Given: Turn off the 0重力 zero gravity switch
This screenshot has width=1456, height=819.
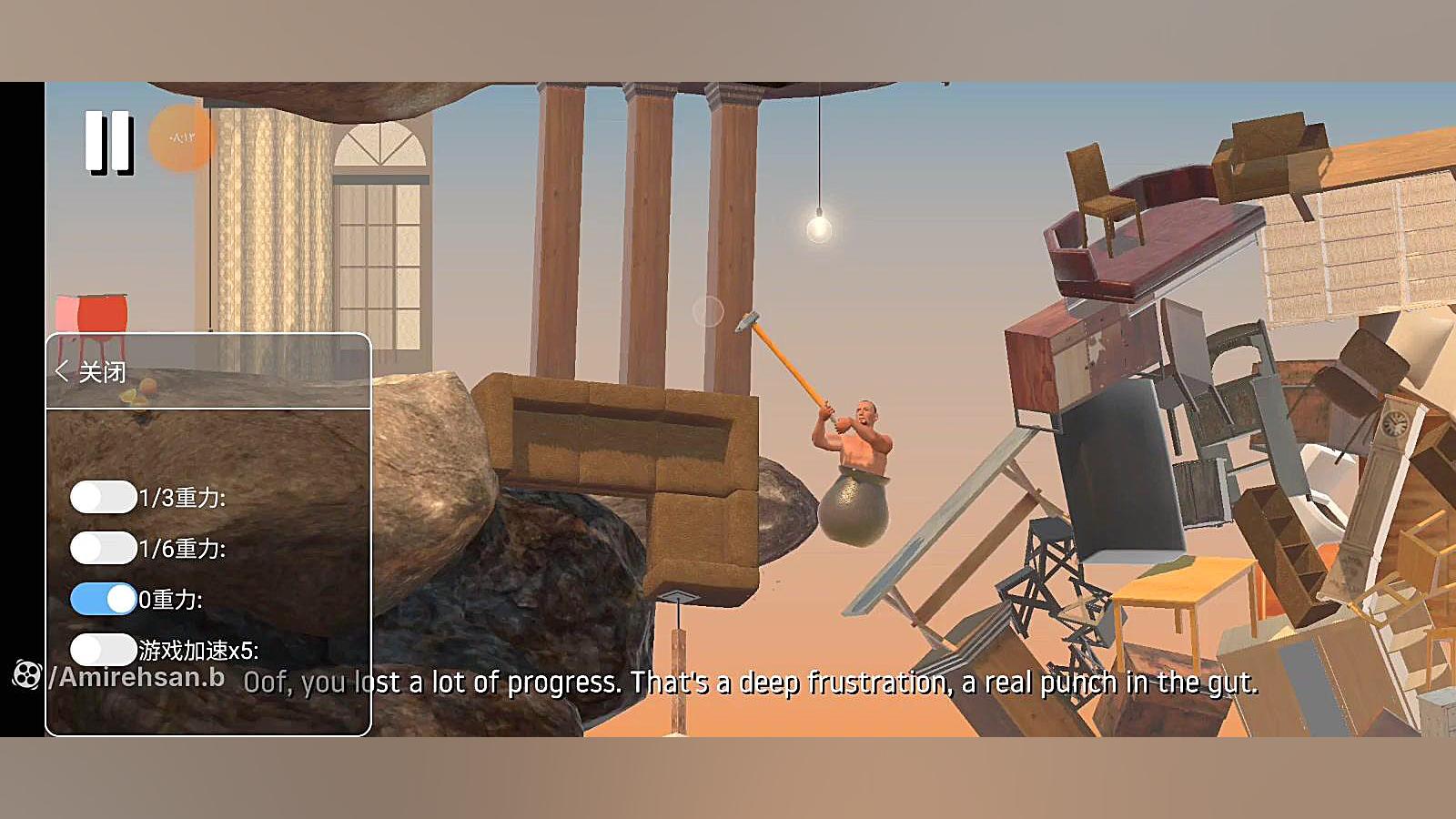Looking at the screenshot, I should tap(103, 599).
